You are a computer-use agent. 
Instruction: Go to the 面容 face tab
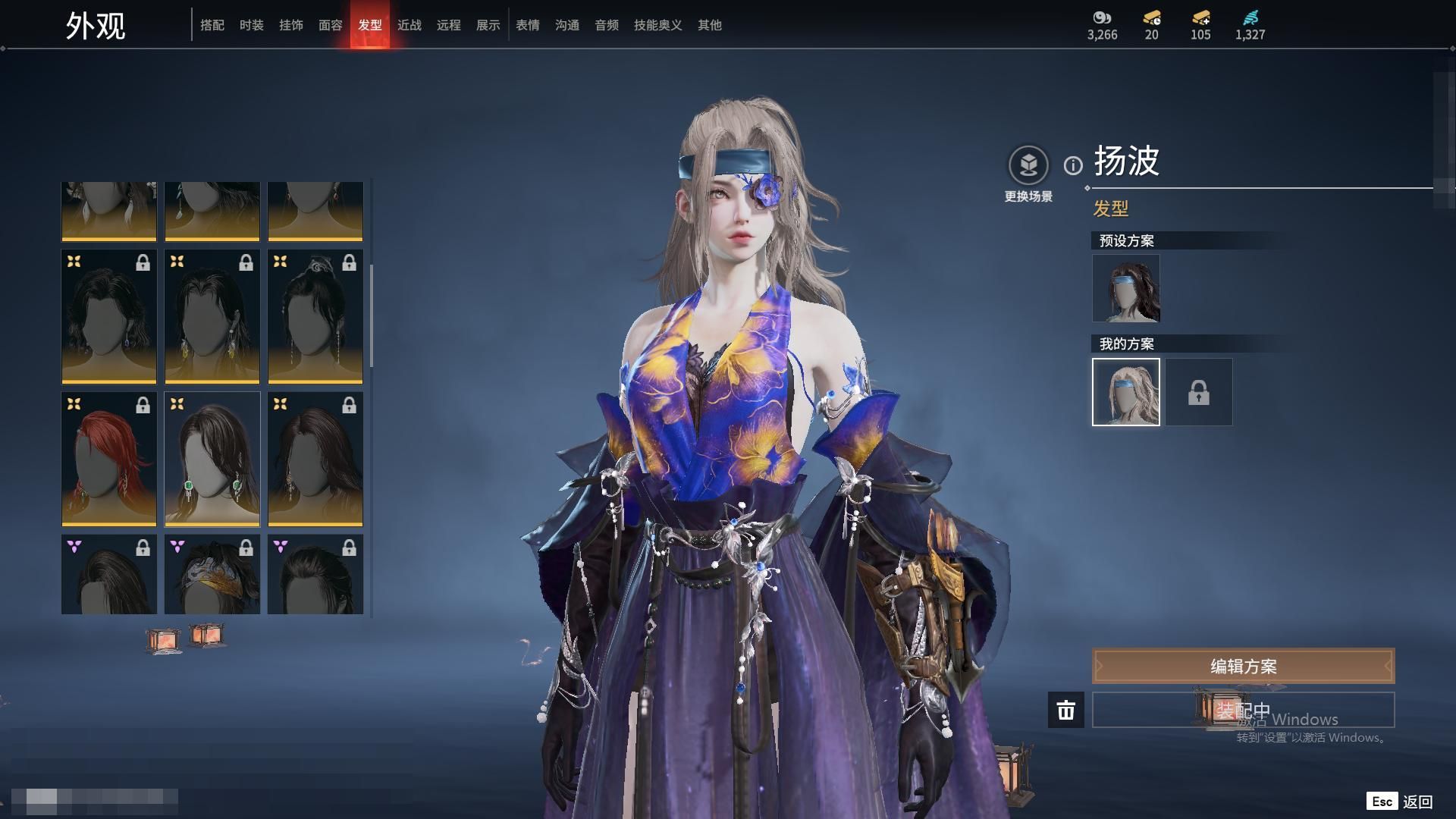coord(330,25)
